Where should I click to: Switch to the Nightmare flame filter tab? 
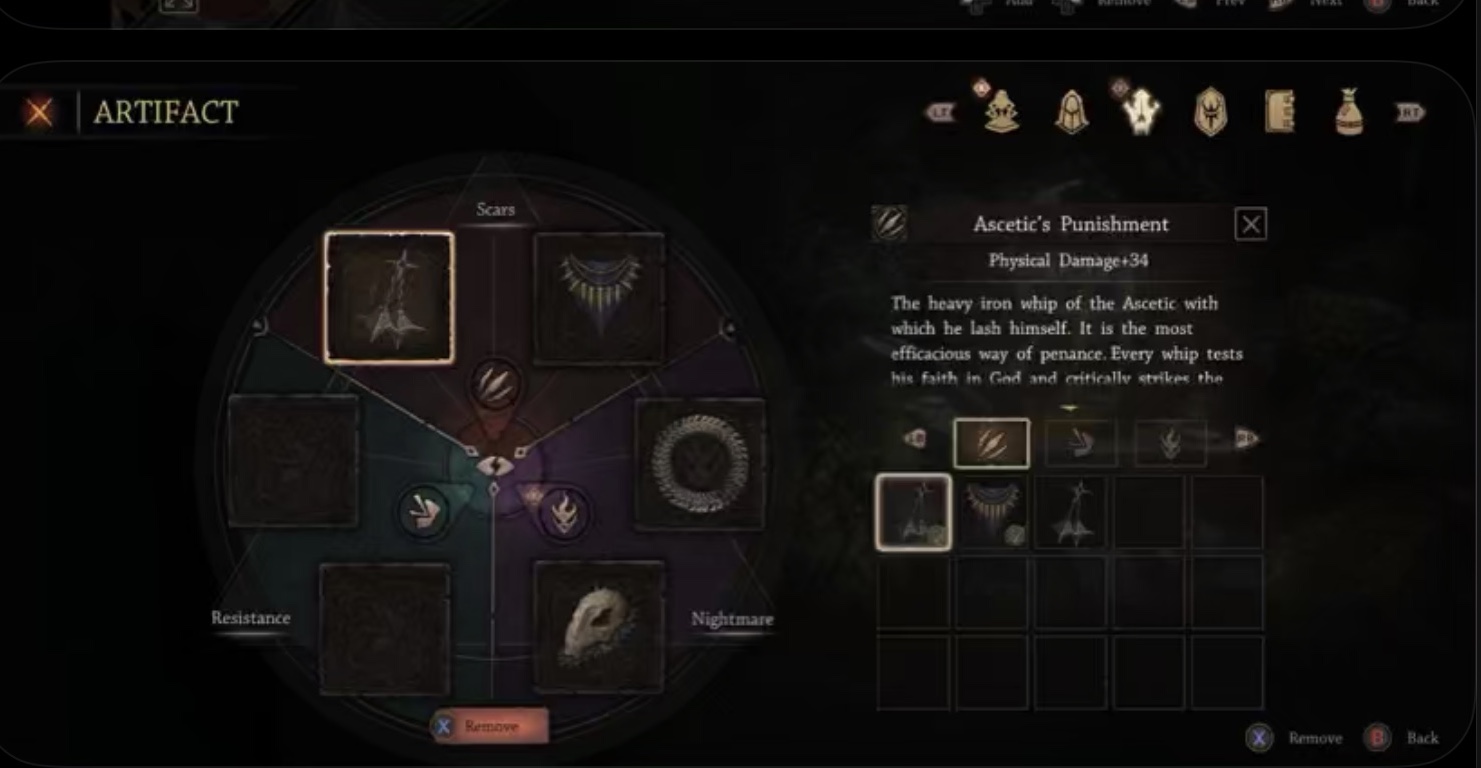pos(1170,443)
